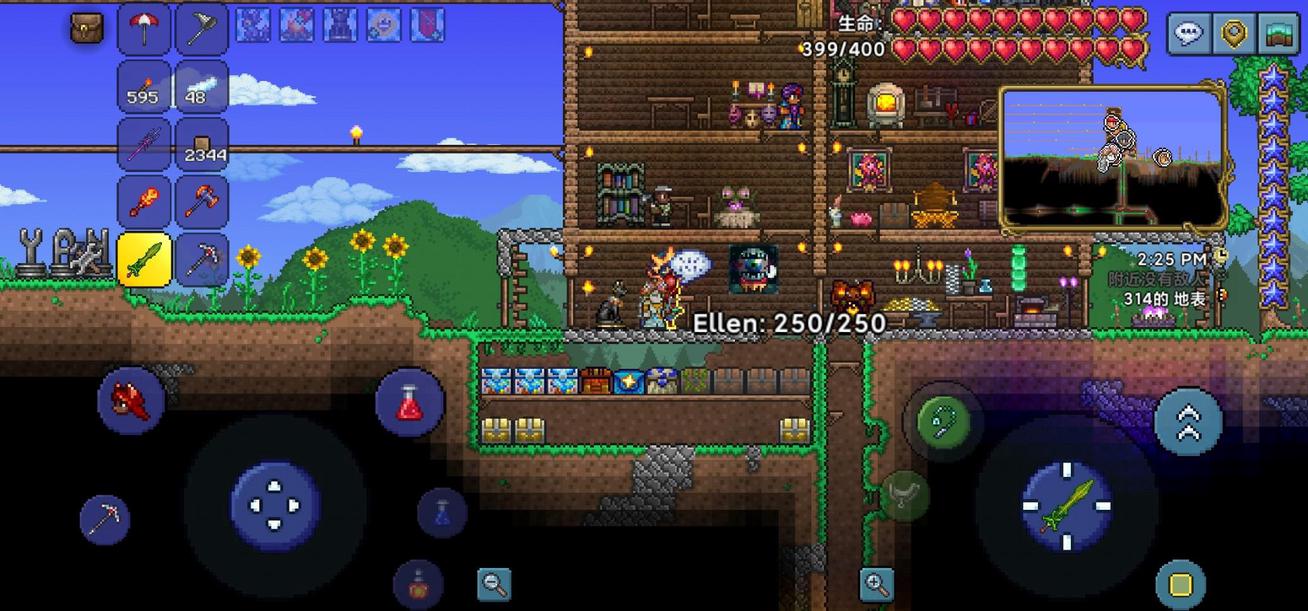Use the blue mana potion quick button
This screenshot has width=1308, height=611.
441,513
